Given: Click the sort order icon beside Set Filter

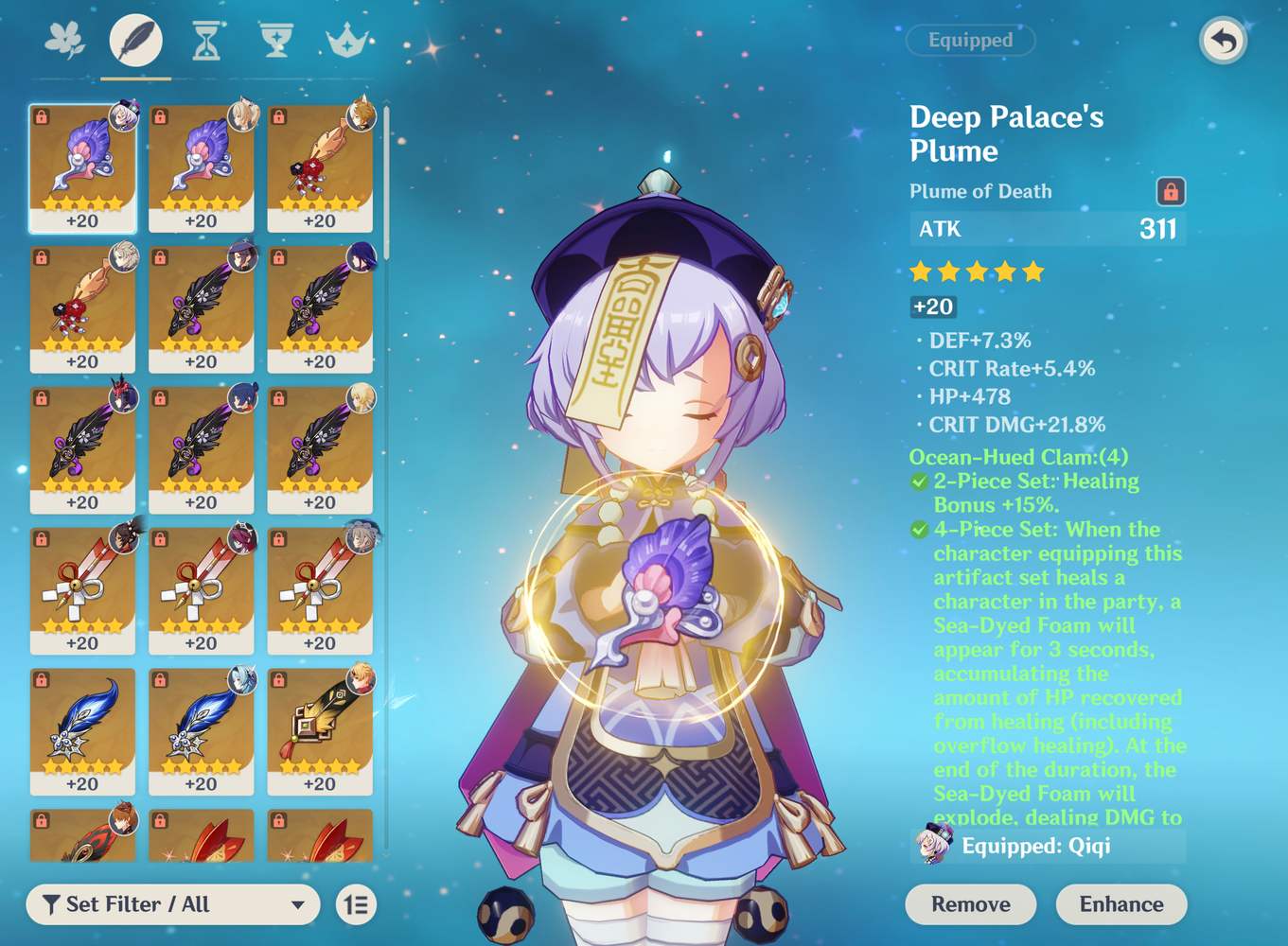Looking at the screenshot, I should [x=357, y=904].
